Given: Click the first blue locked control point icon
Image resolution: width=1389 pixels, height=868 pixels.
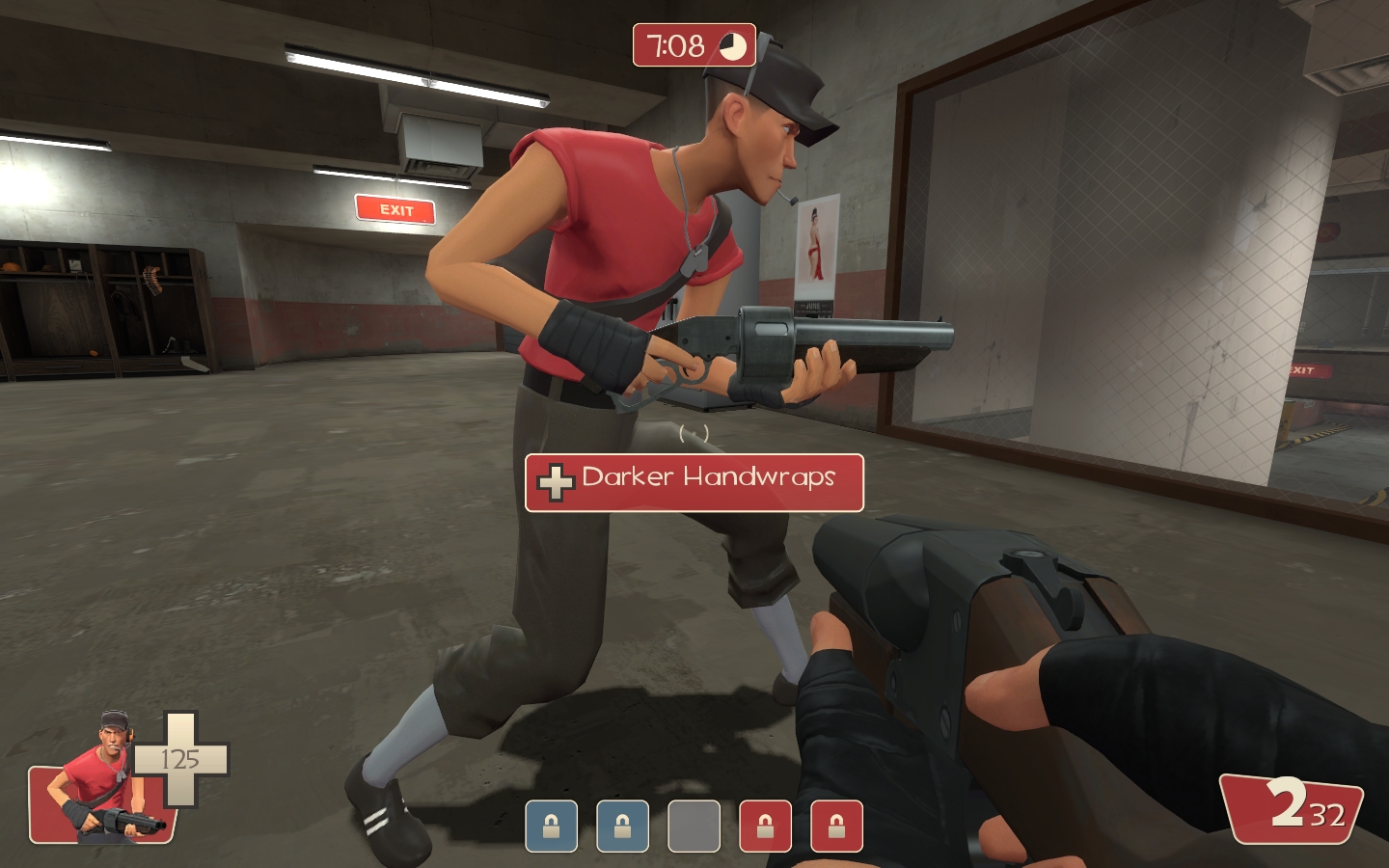Looking at the screenshot, I should [x=551, y=827].
